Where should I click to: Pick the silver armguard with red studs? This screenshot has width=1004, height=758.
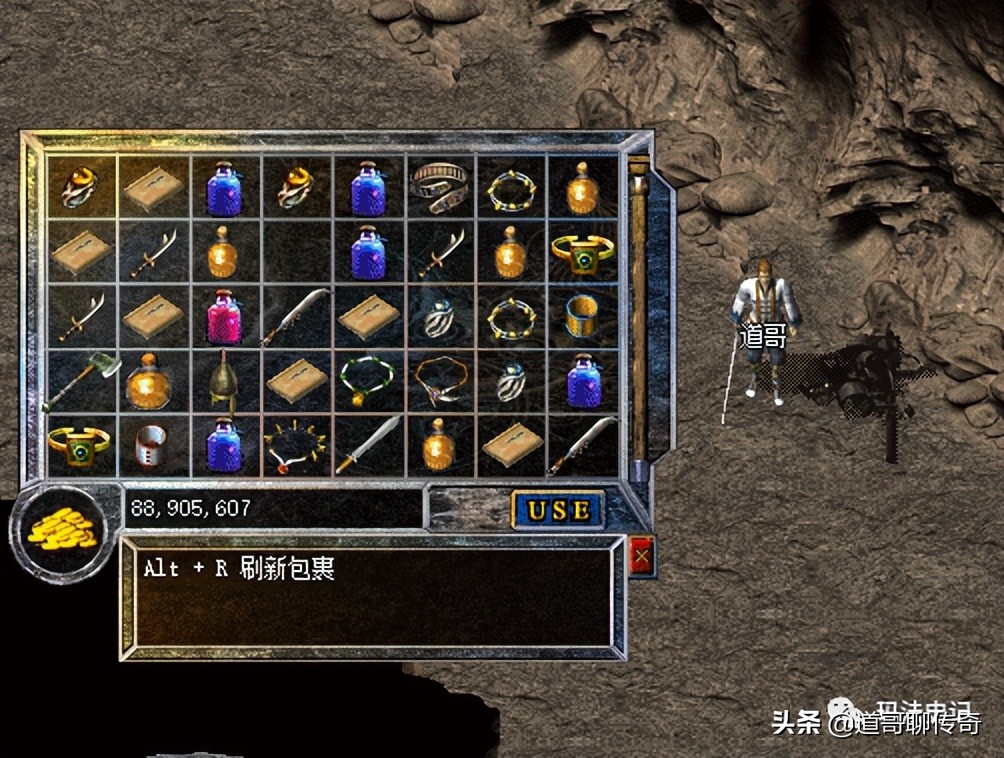point(153,446)
